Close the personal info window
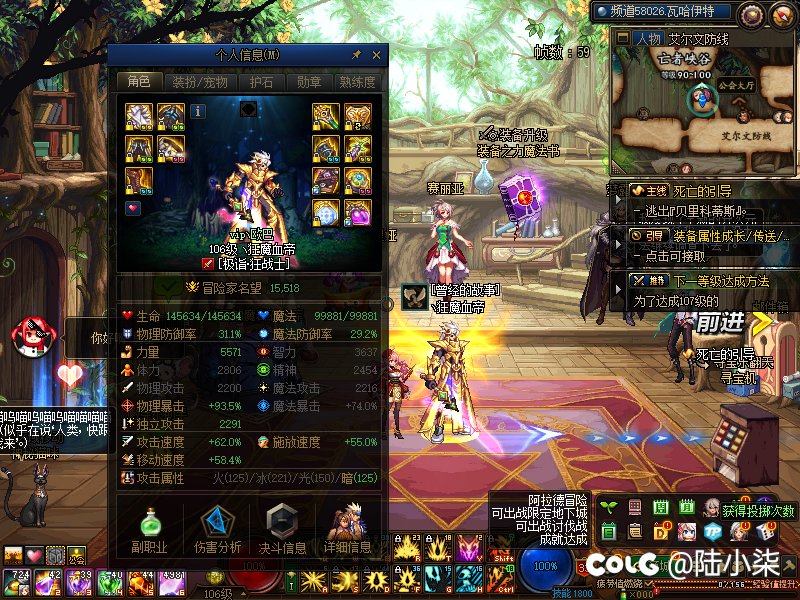This screenshot has height=600, width=800. tap(377, 55)
